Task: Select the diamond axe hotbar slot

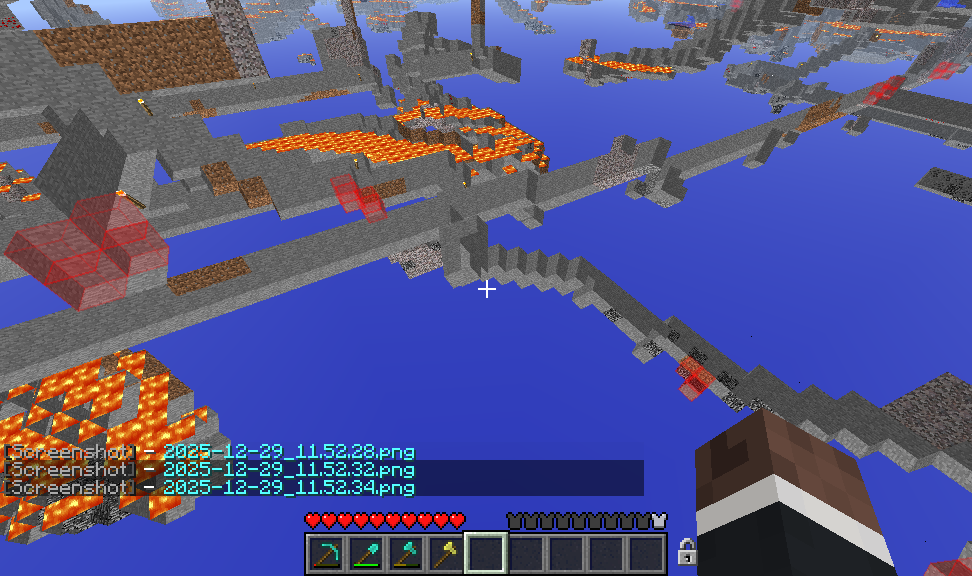Action: coord(406,552)
